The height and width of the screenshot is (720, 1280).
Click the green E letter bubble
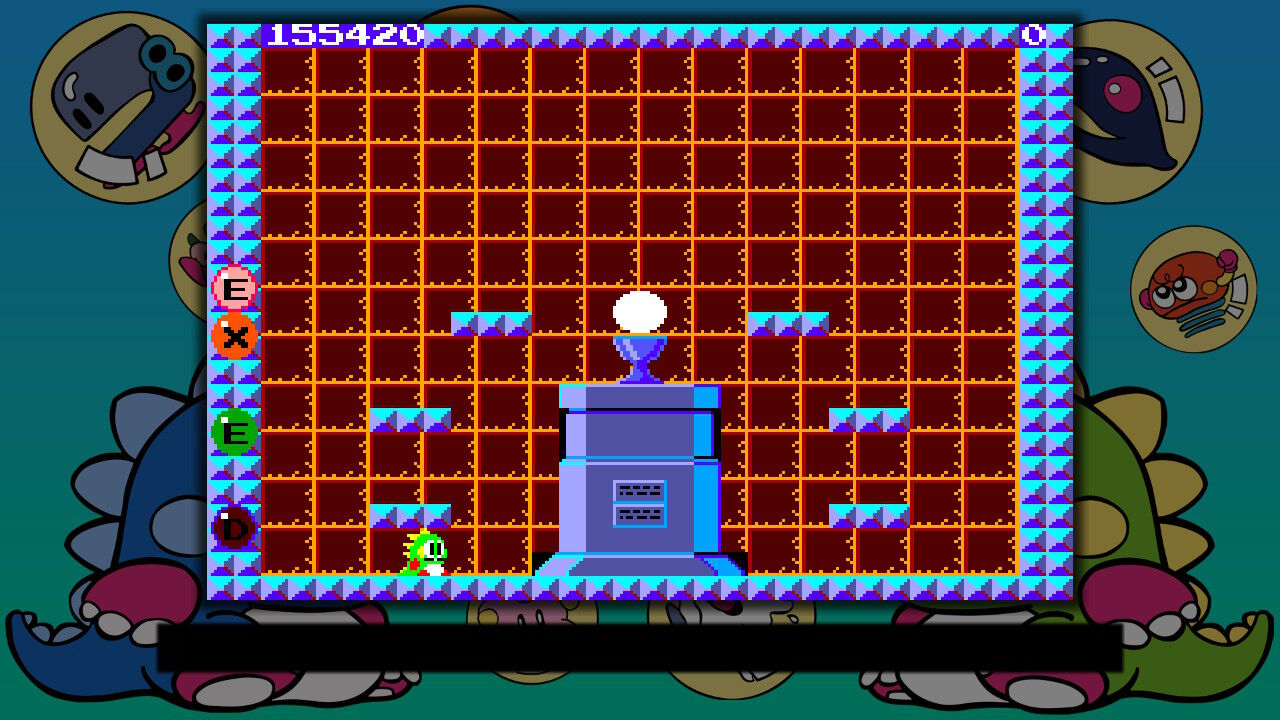[x=233, y=434]
